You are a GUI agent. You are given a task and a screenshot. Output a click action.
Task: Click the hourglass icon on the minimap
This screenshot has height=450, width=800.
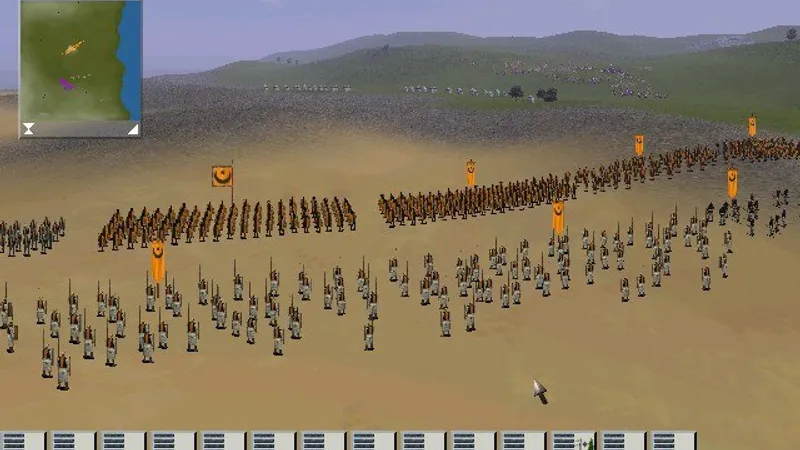tap(29, 128)
